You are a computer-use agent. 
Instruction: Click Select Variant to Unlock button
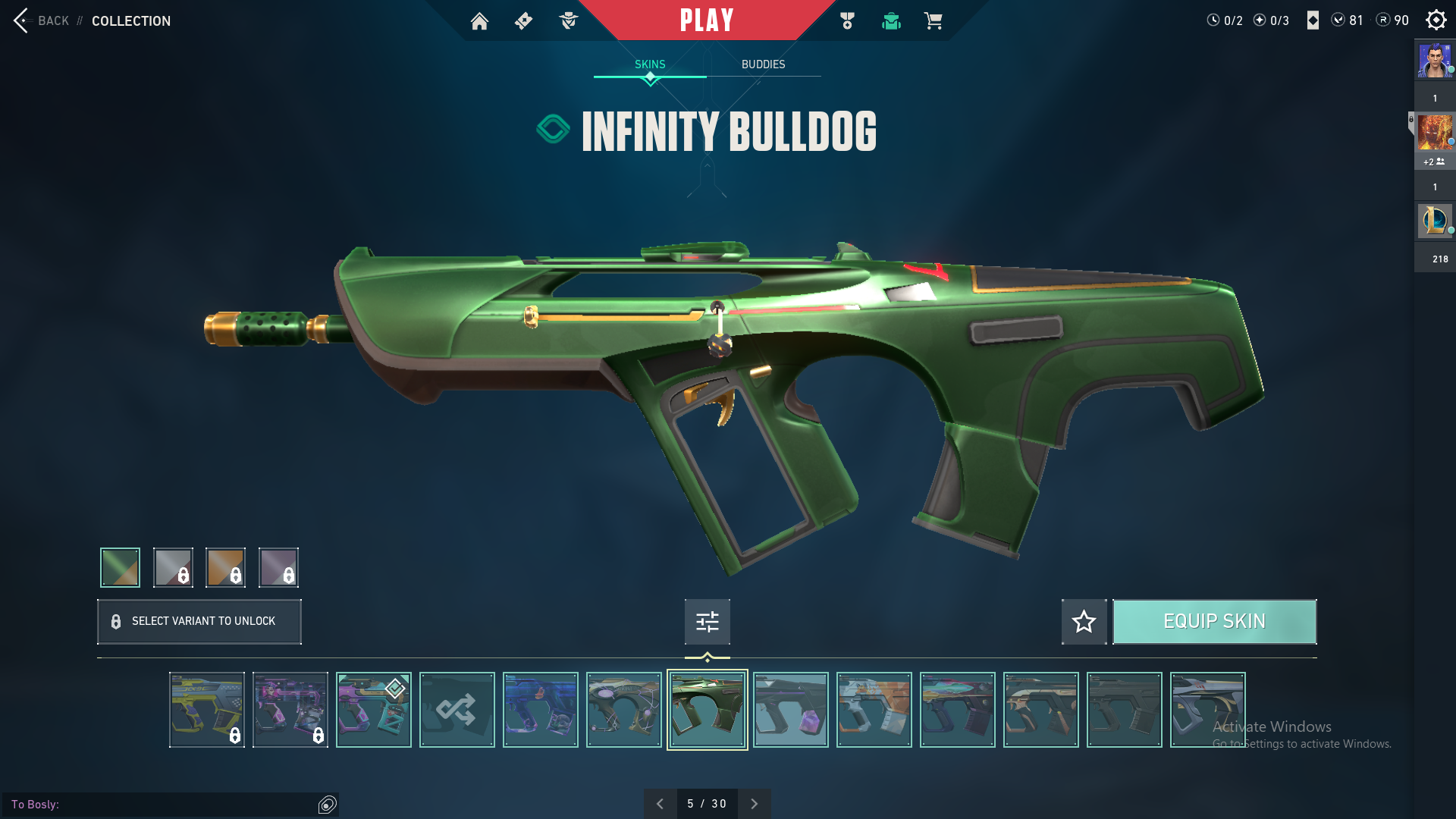[x=199, y=622]
